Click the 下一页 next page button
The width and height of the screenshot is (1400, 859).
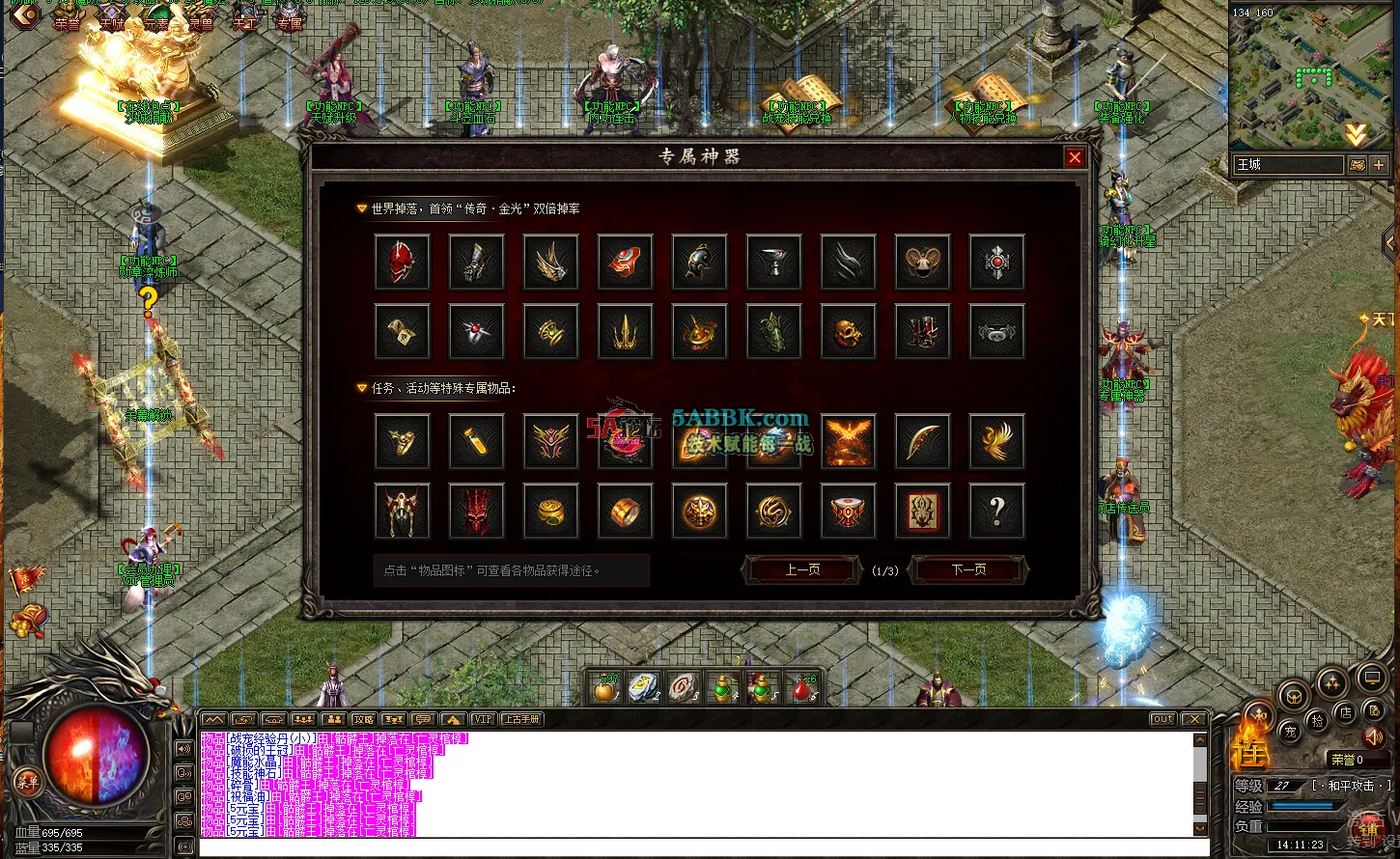pos(969,569)
